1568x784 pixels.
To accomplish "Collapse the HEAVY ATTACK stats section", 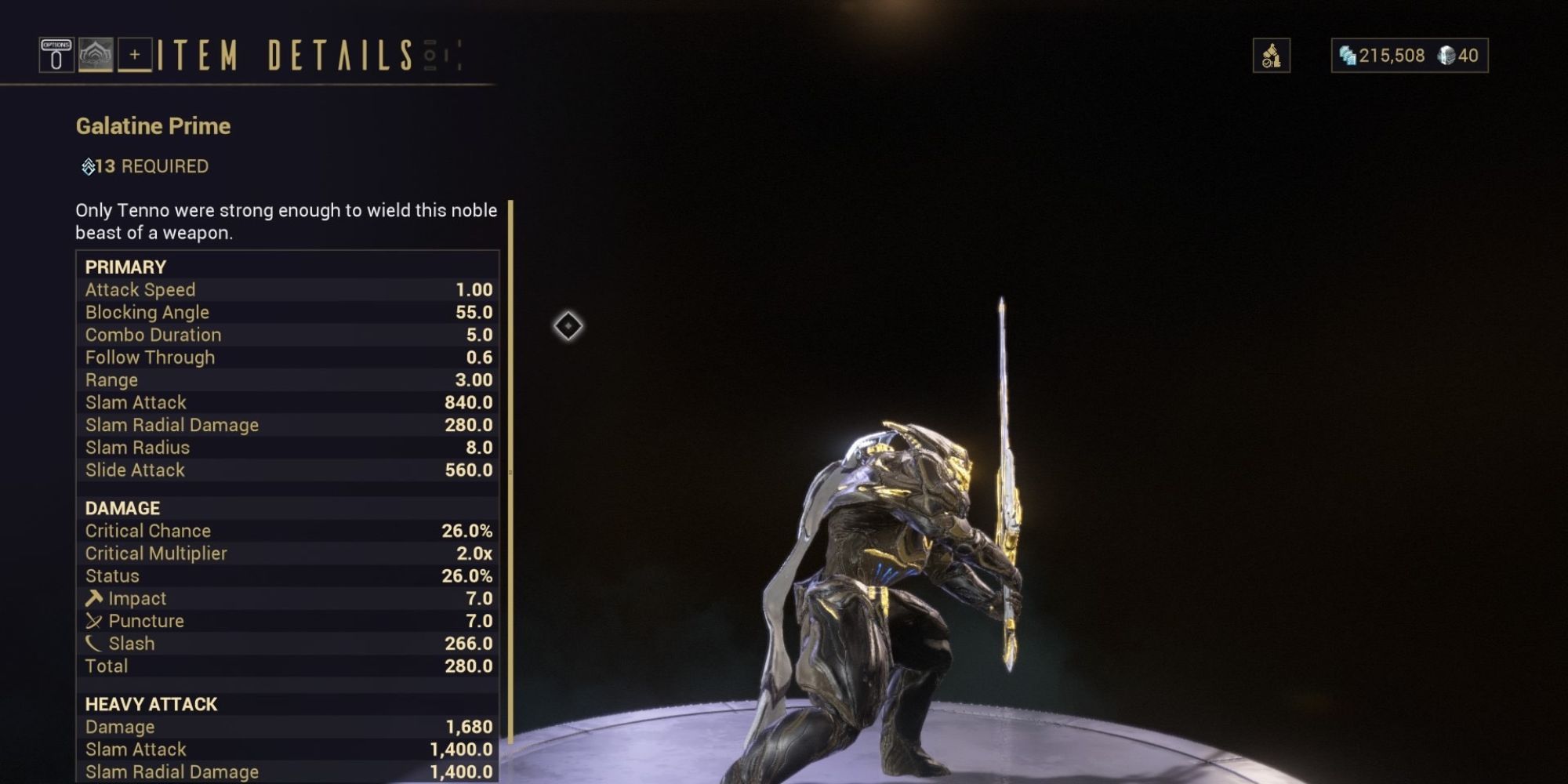I will pyautogui.click(x=152, y=704).
